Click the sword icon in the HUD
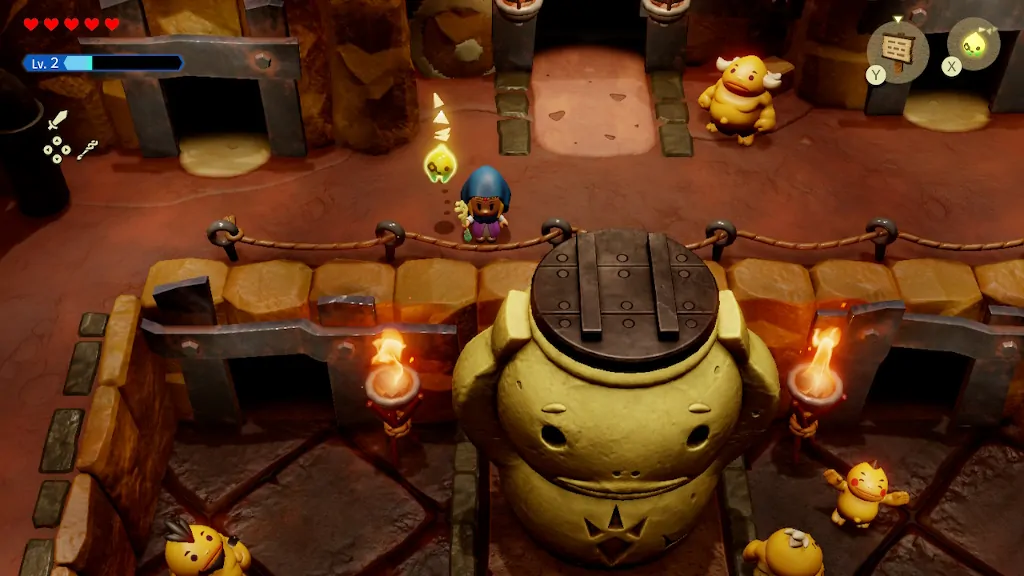 tap(58, 121)
